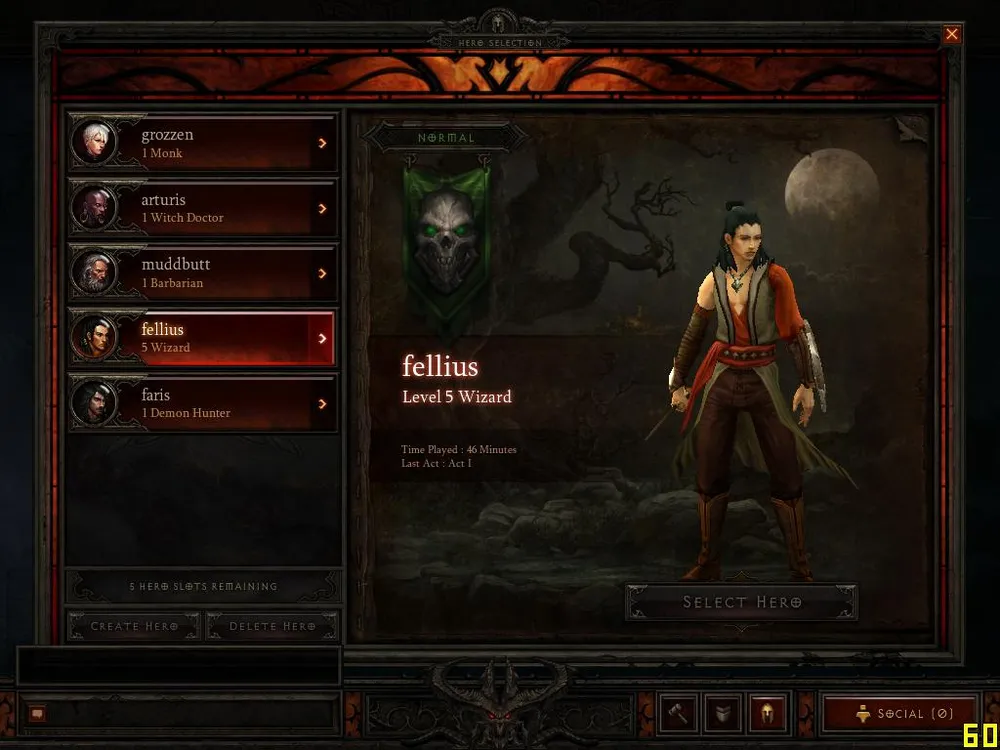
Task: Open the banner icon in bottom bar
Action: pyautogui.click(x=723, y=714)
